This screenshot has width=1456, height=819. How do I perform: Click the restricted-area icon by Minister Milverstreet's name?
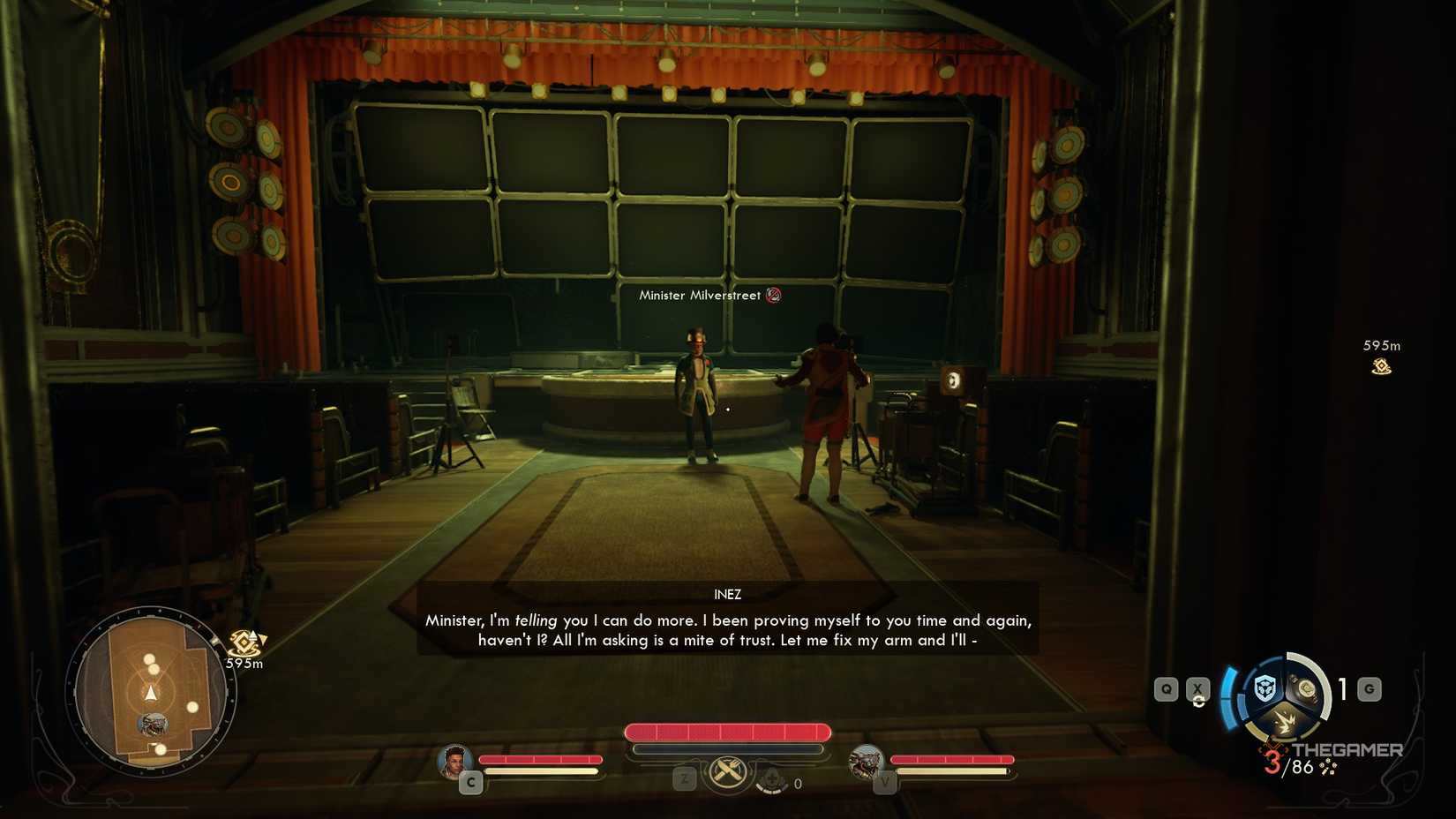point(774,295)
